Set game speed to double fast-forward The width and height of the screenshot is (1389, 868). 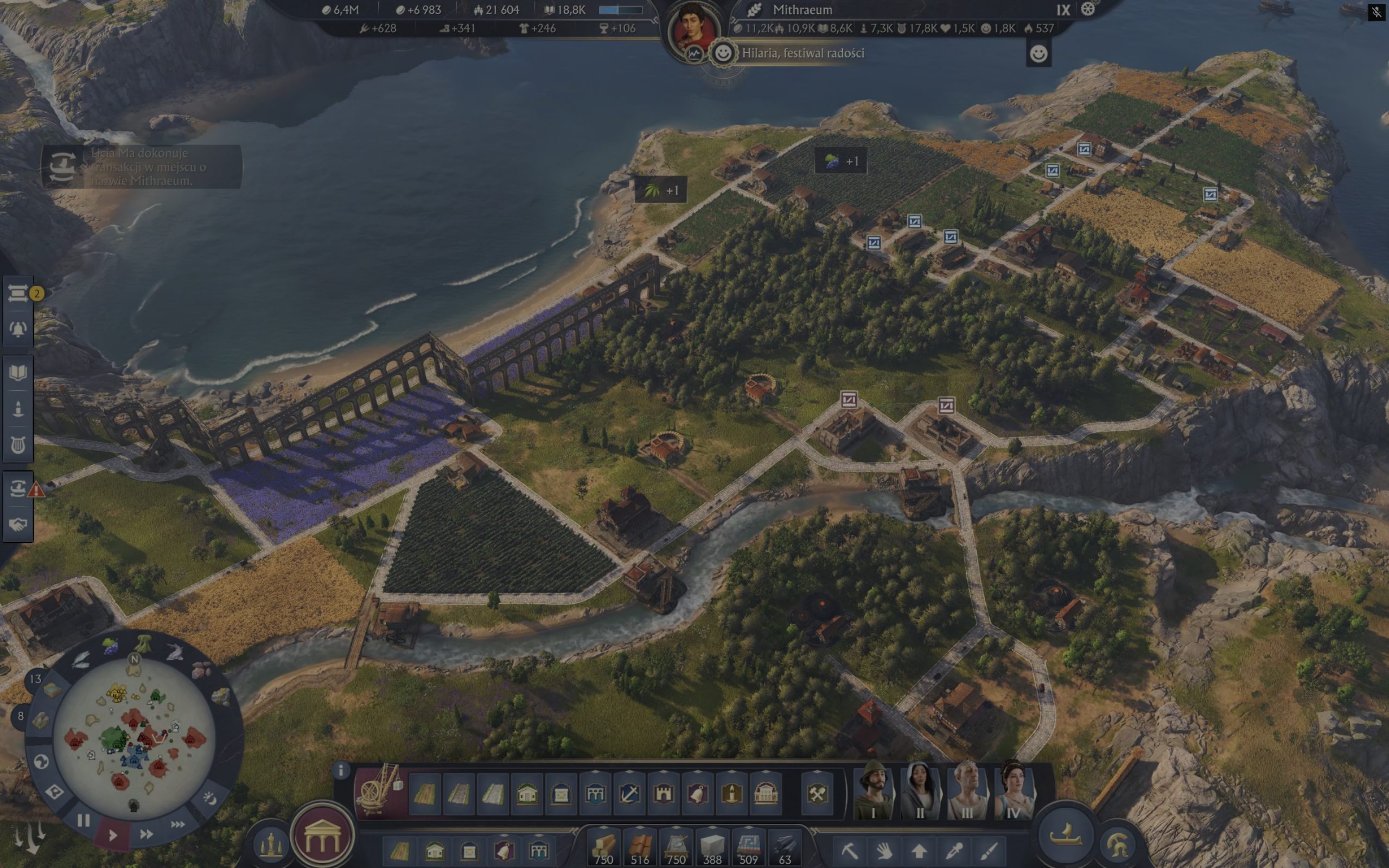coord(146,834)
